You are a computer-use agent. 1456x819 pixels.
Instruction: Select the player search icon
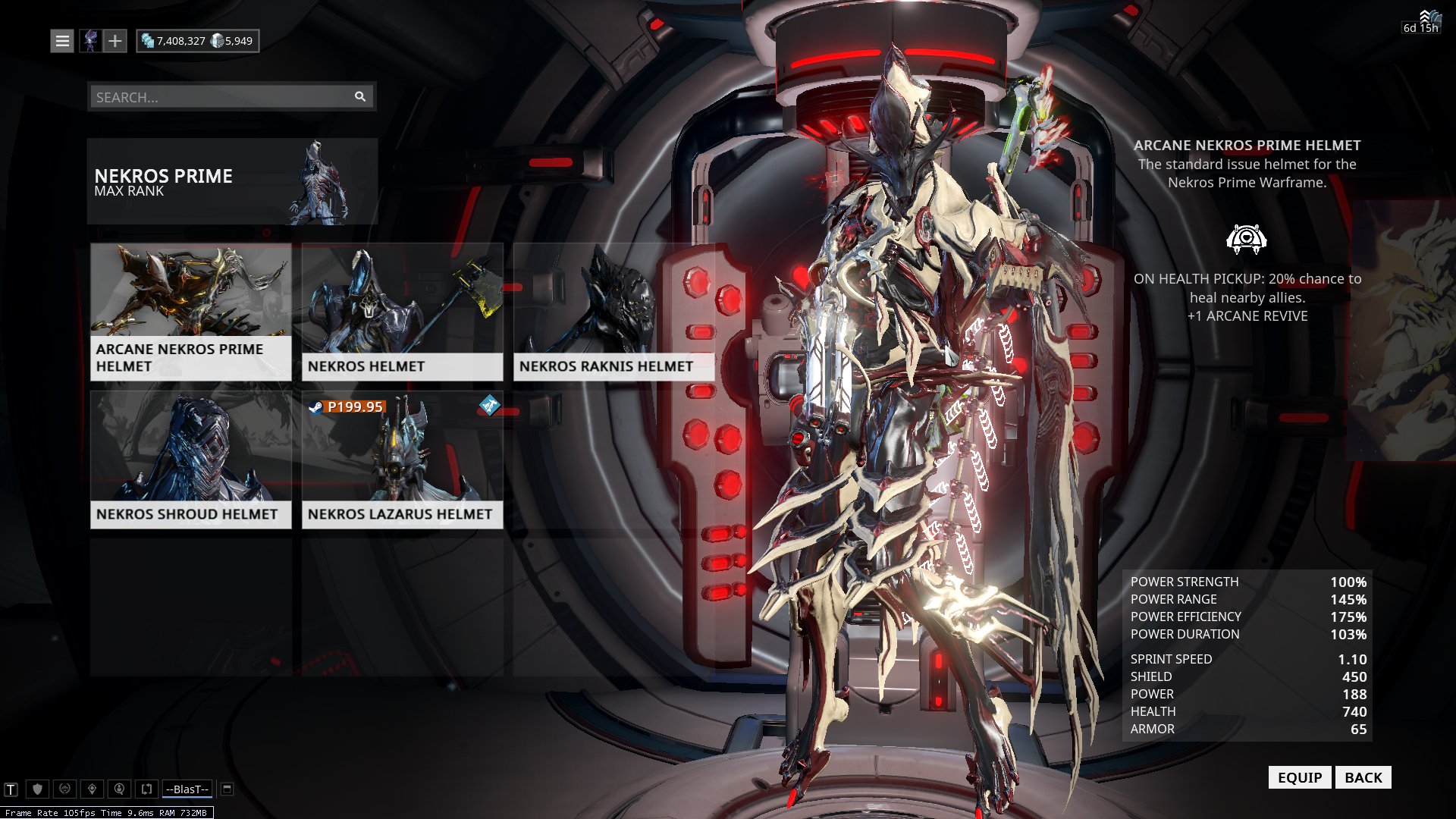click(118, 789)
